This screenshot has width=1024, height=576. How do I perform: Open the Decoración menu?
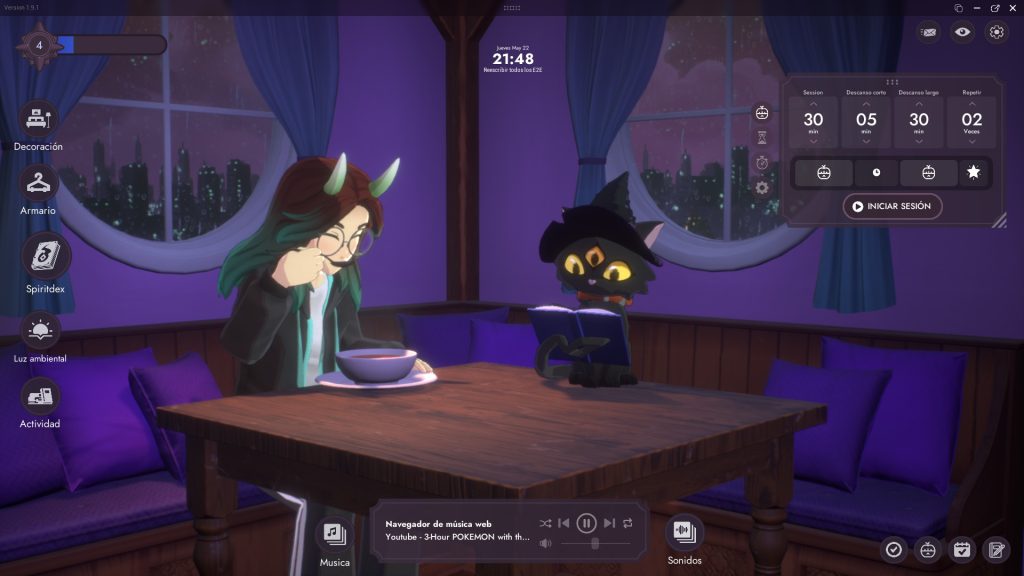38,119
